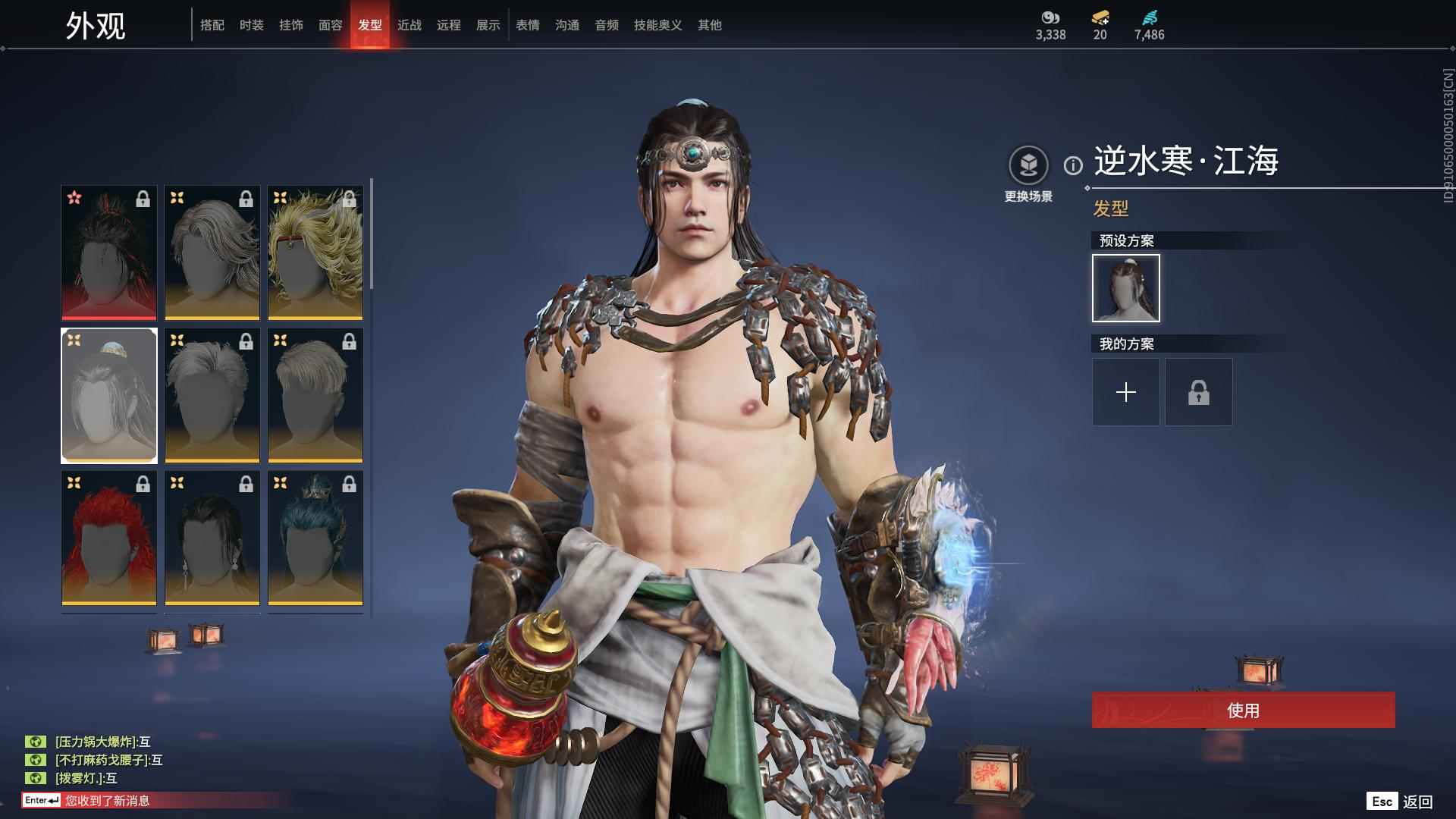The width and height of the screenshot is (1456, 819).
Task: Select the preset hairstyle thumbnail under 预设方案
Action: point(1125,288)
